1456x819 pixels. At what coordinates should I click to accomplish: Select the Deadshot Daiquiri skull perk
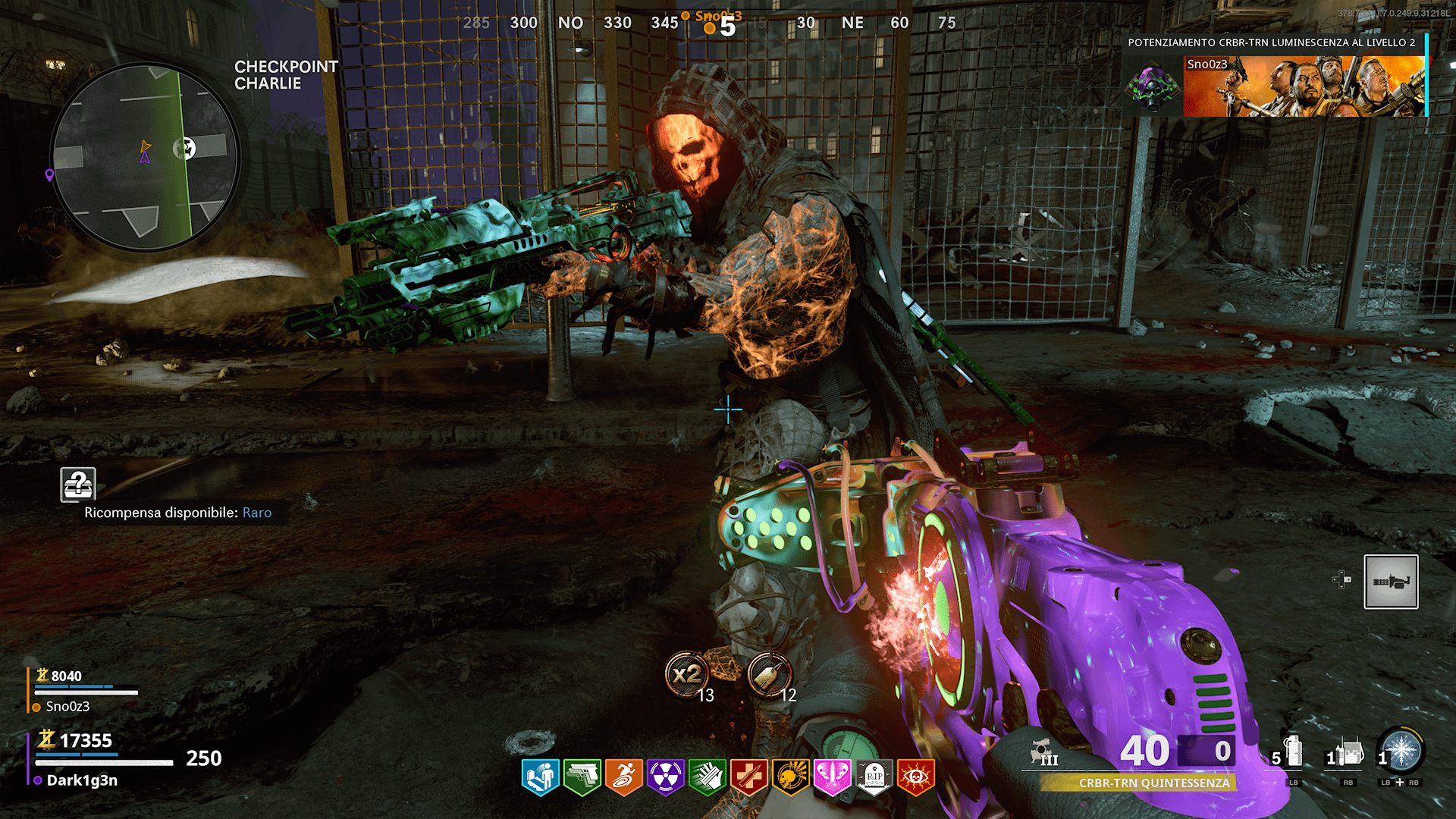click(x=791, y=777)
